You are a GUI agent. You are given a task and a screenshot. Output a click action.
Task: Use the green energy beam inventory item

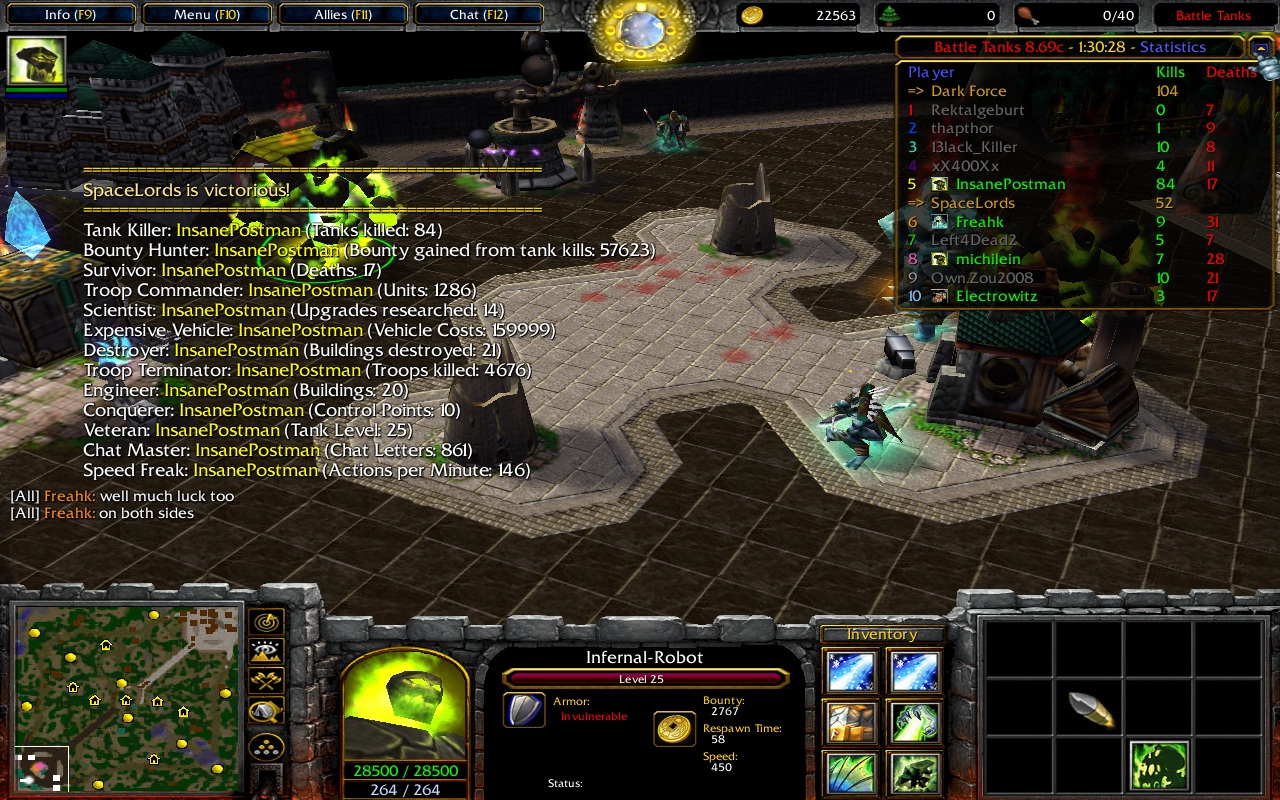coord(915,722)
